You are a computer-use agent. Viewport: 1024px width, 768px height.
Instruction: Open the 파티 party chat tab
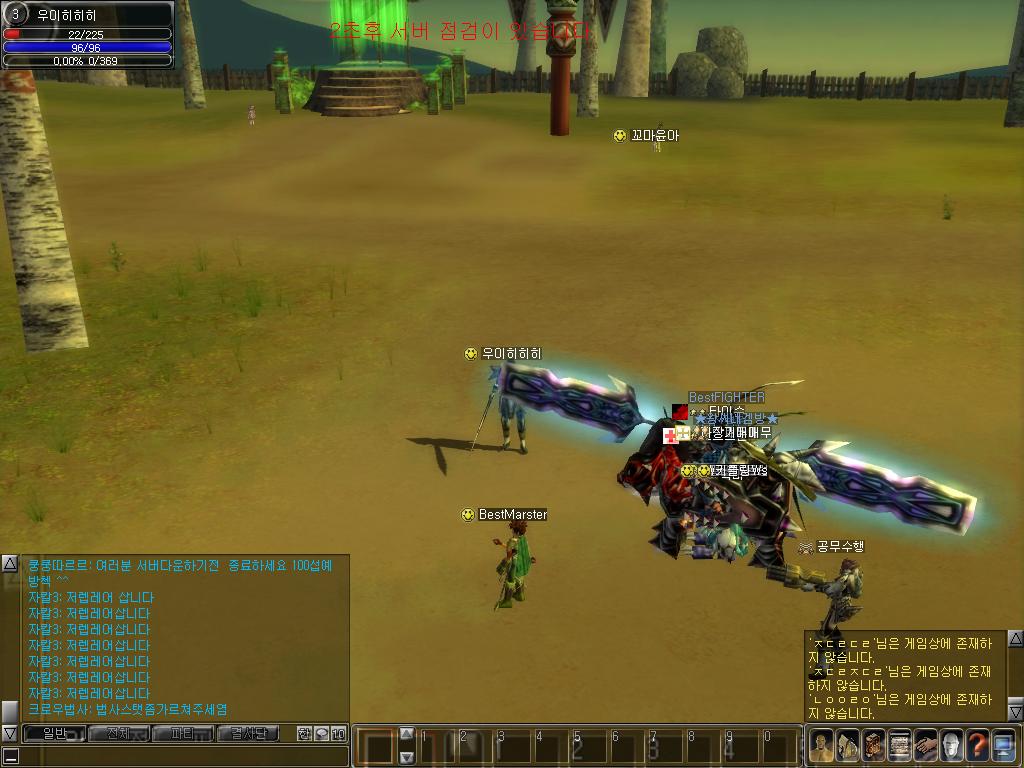point(183,734)
